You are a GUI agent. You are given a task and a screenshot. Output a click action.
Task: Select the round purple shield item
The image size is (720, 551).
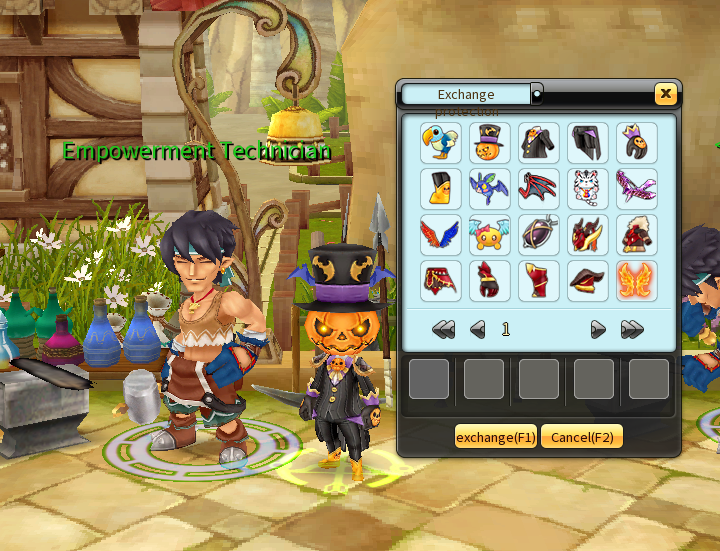click(539, 235)
